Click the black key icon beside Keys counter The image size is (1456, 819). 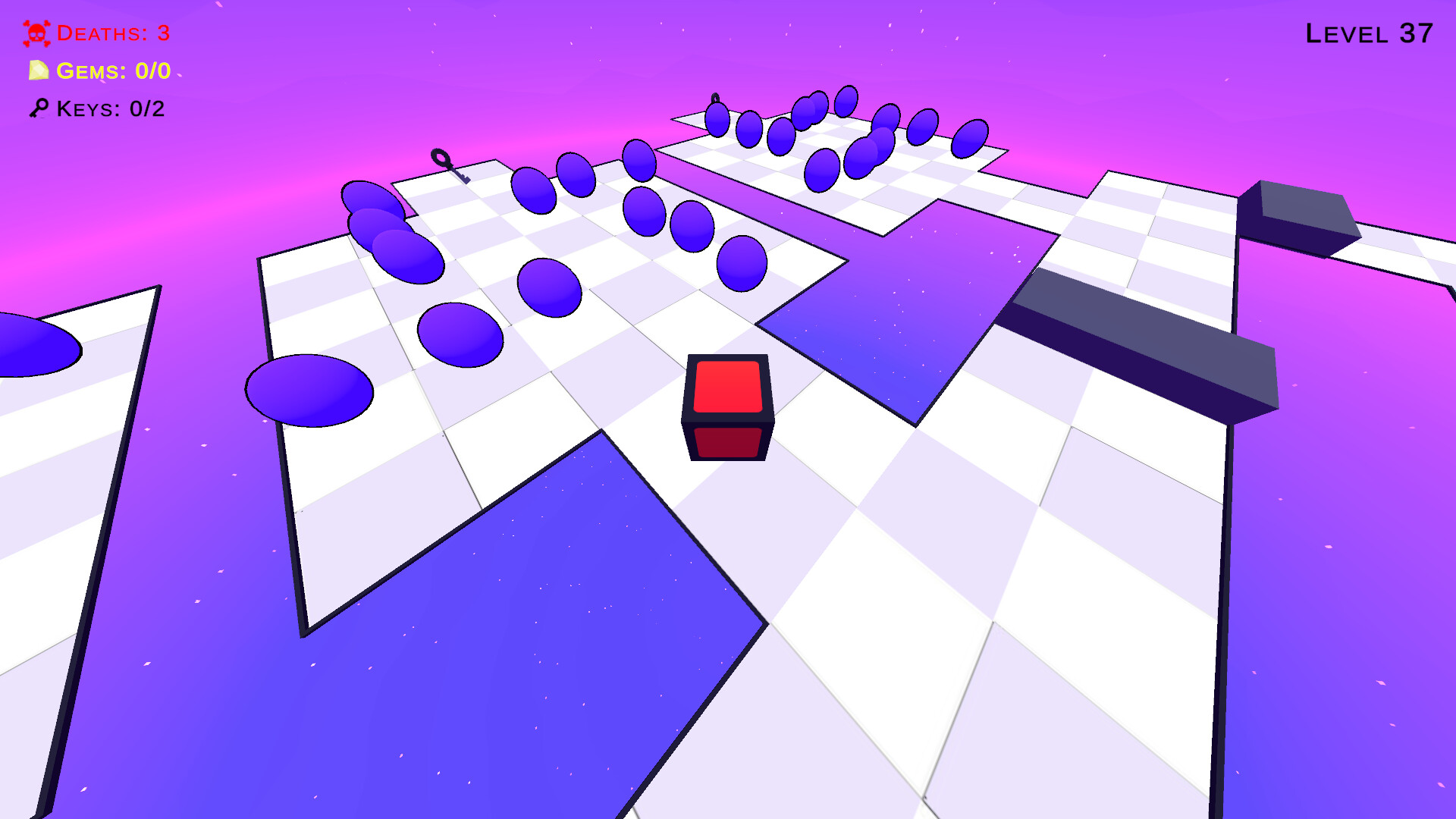(x=39, y=109)
